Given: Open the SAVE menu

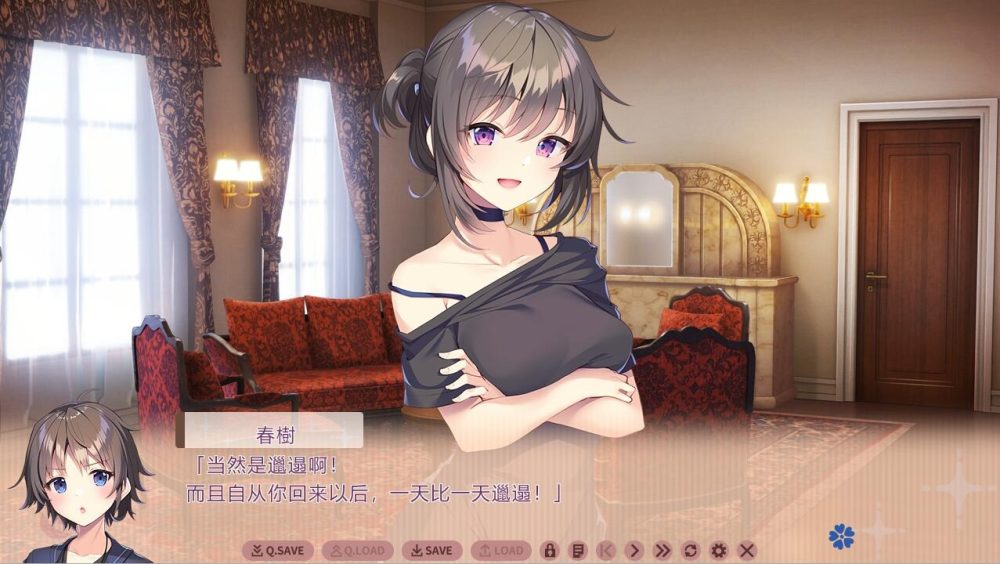Looking at the screenshot, I should (x=432, y=550).
